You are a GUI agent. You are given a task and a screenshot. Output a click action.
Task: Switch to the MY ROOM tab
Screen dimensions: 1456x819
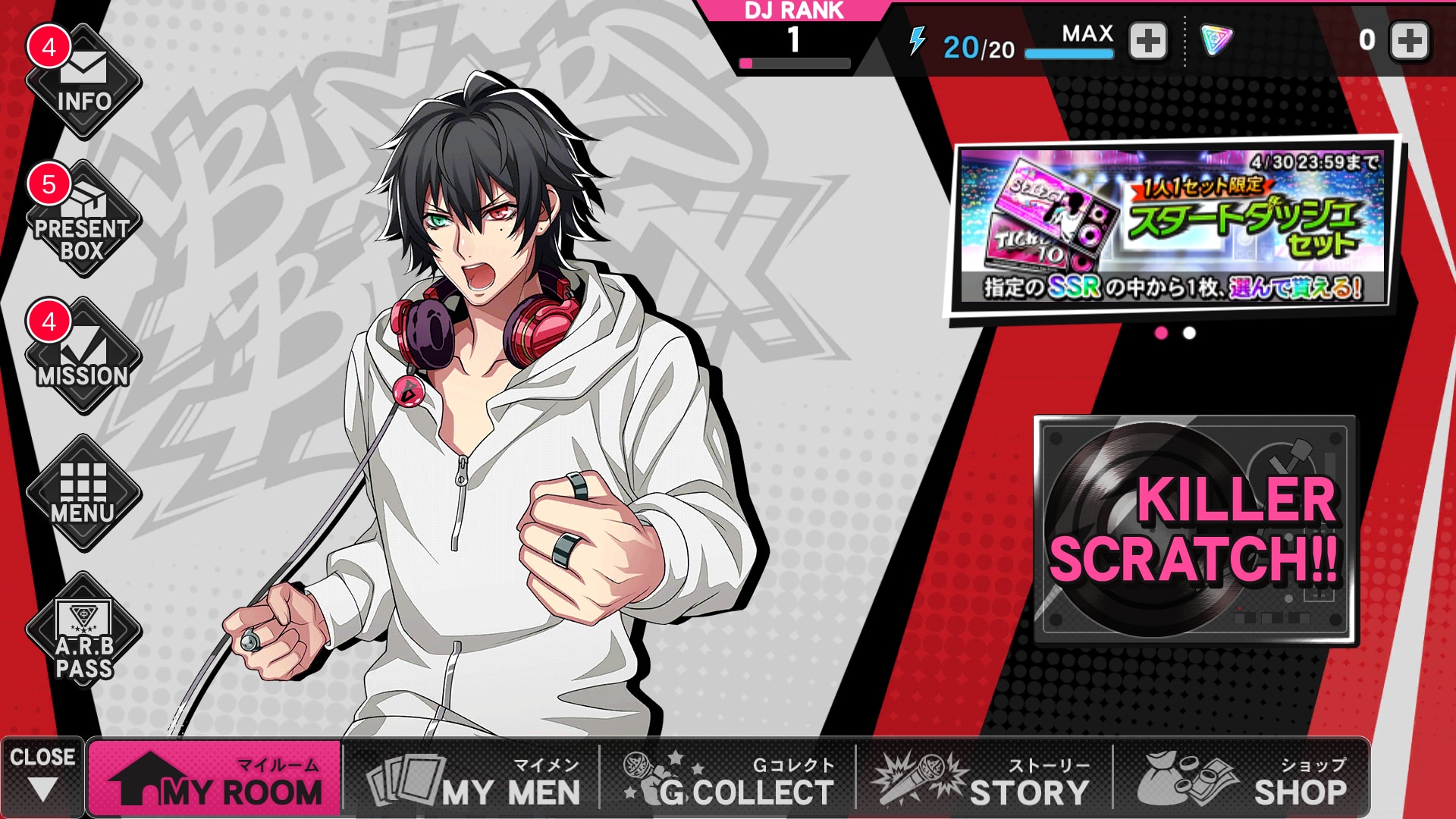[x=215, y=778]
